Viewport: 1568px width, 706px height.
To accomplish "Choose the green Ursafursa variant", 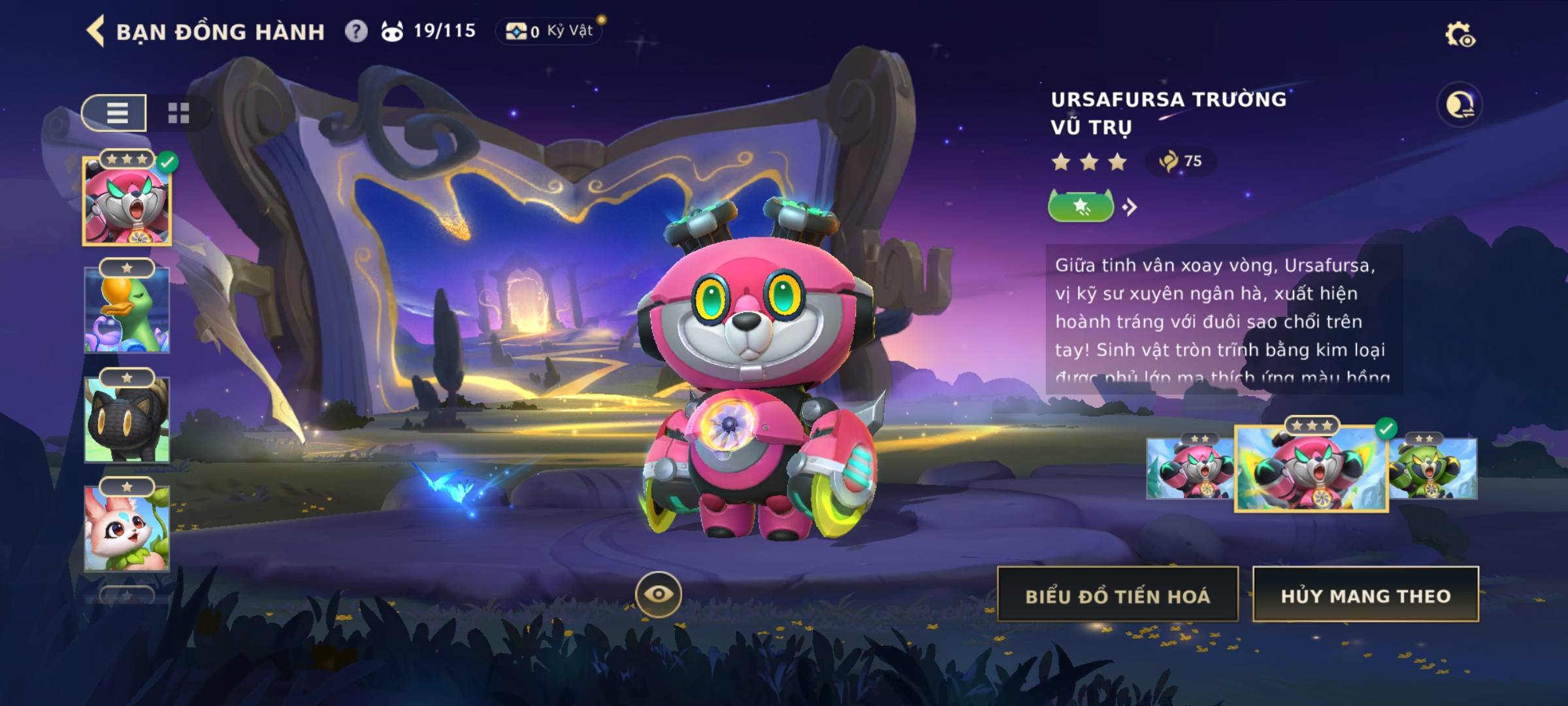I will click(x=1433, y=469).
